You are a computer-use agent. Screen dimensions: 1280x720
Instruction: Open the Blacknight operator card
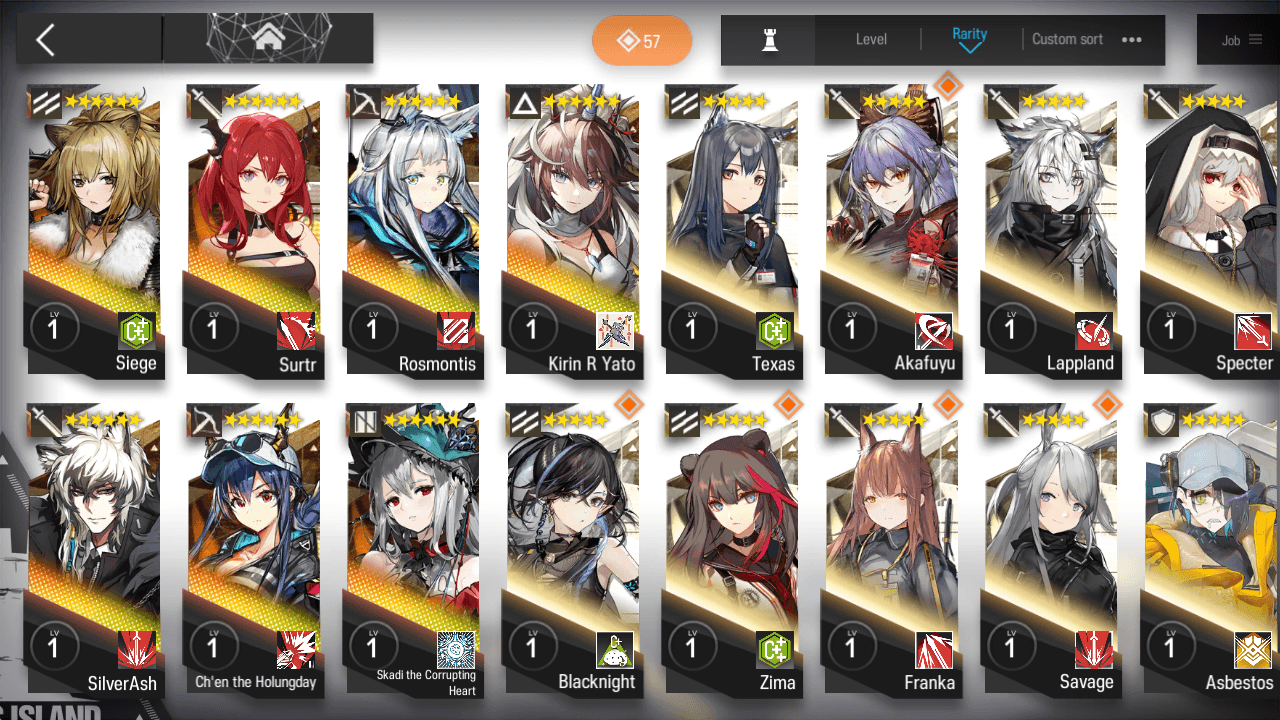coord(572,550)
